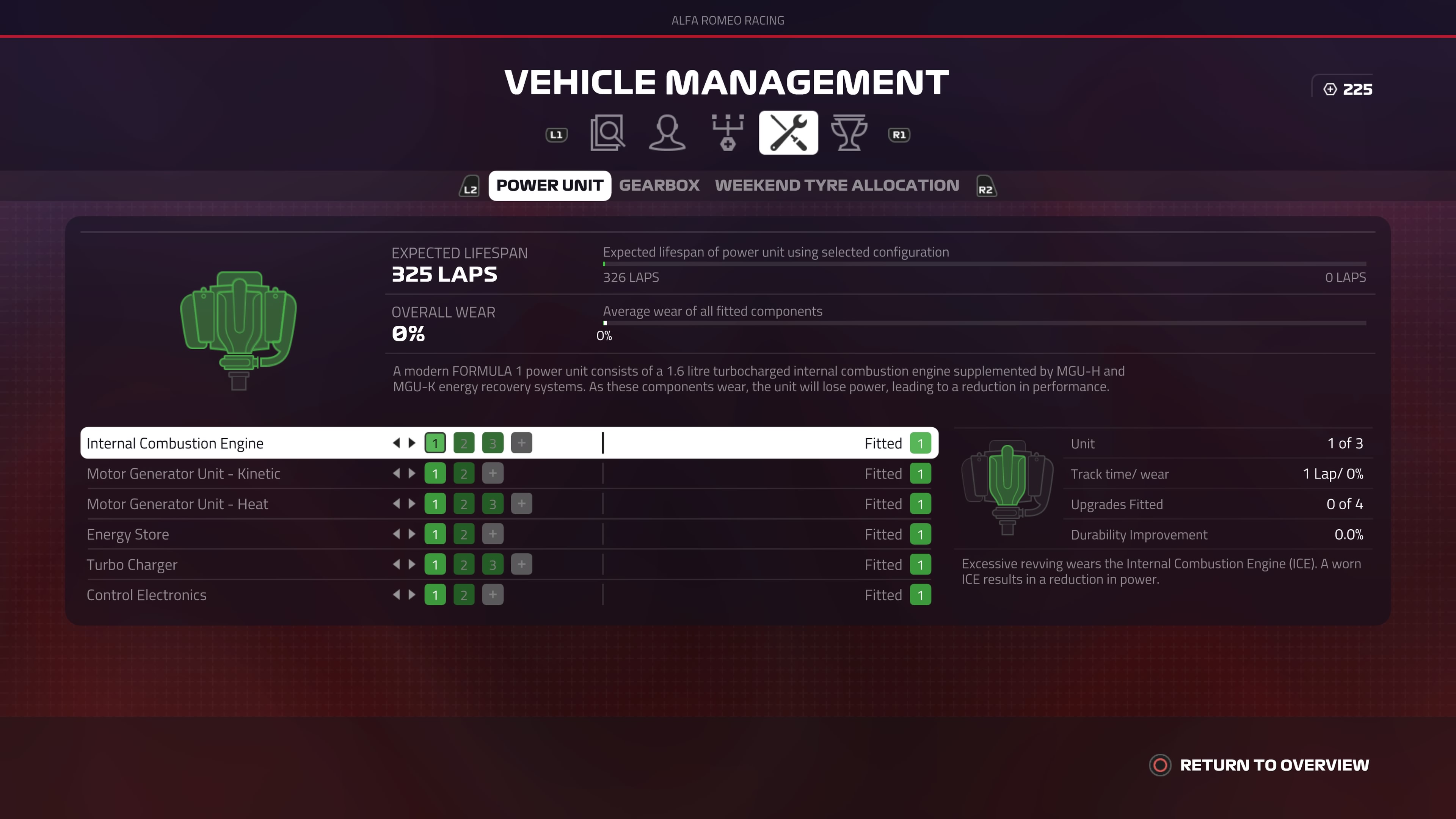
Task: Add a new Turbo Charger unit
Action: [521, 565]
